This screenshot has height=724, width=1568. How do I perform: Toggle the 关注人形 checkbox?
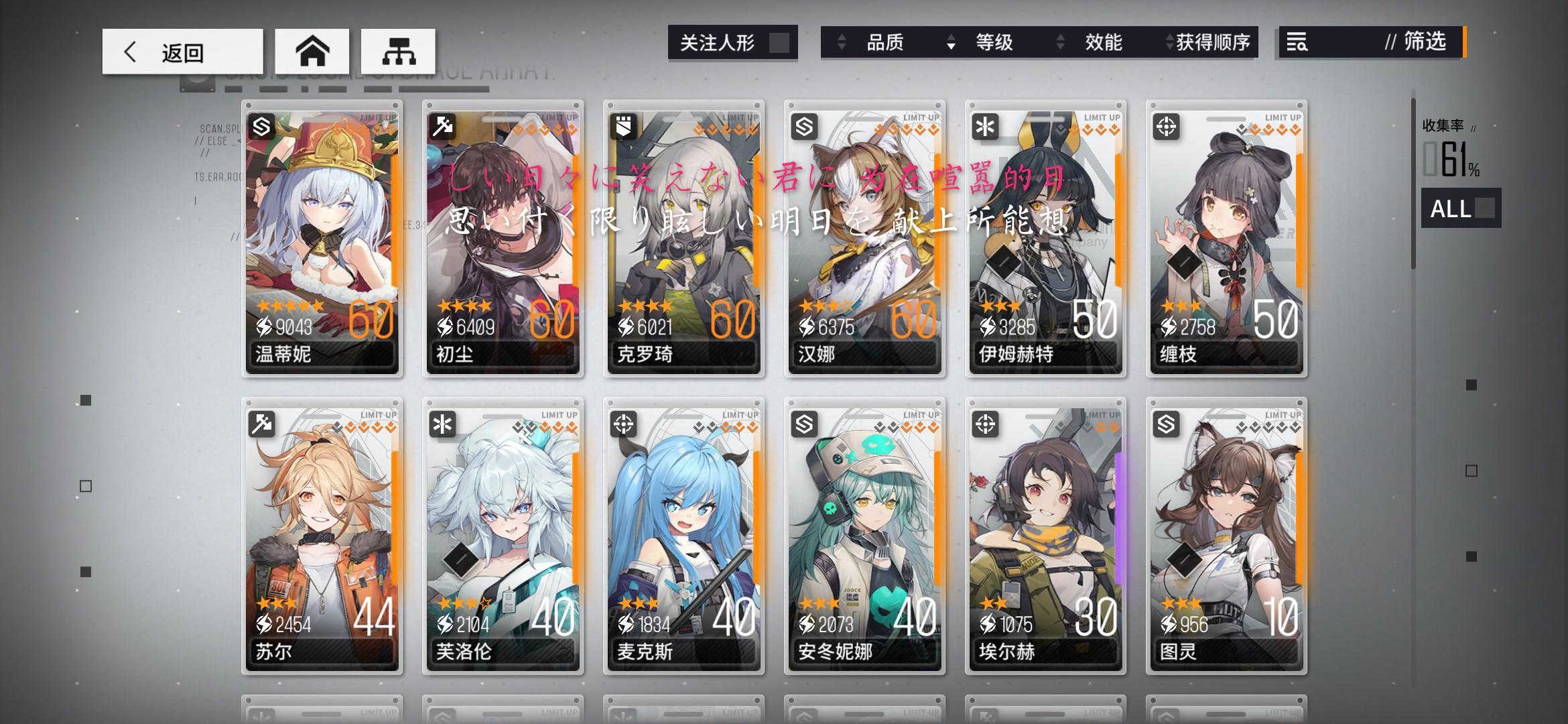point(779,42)
